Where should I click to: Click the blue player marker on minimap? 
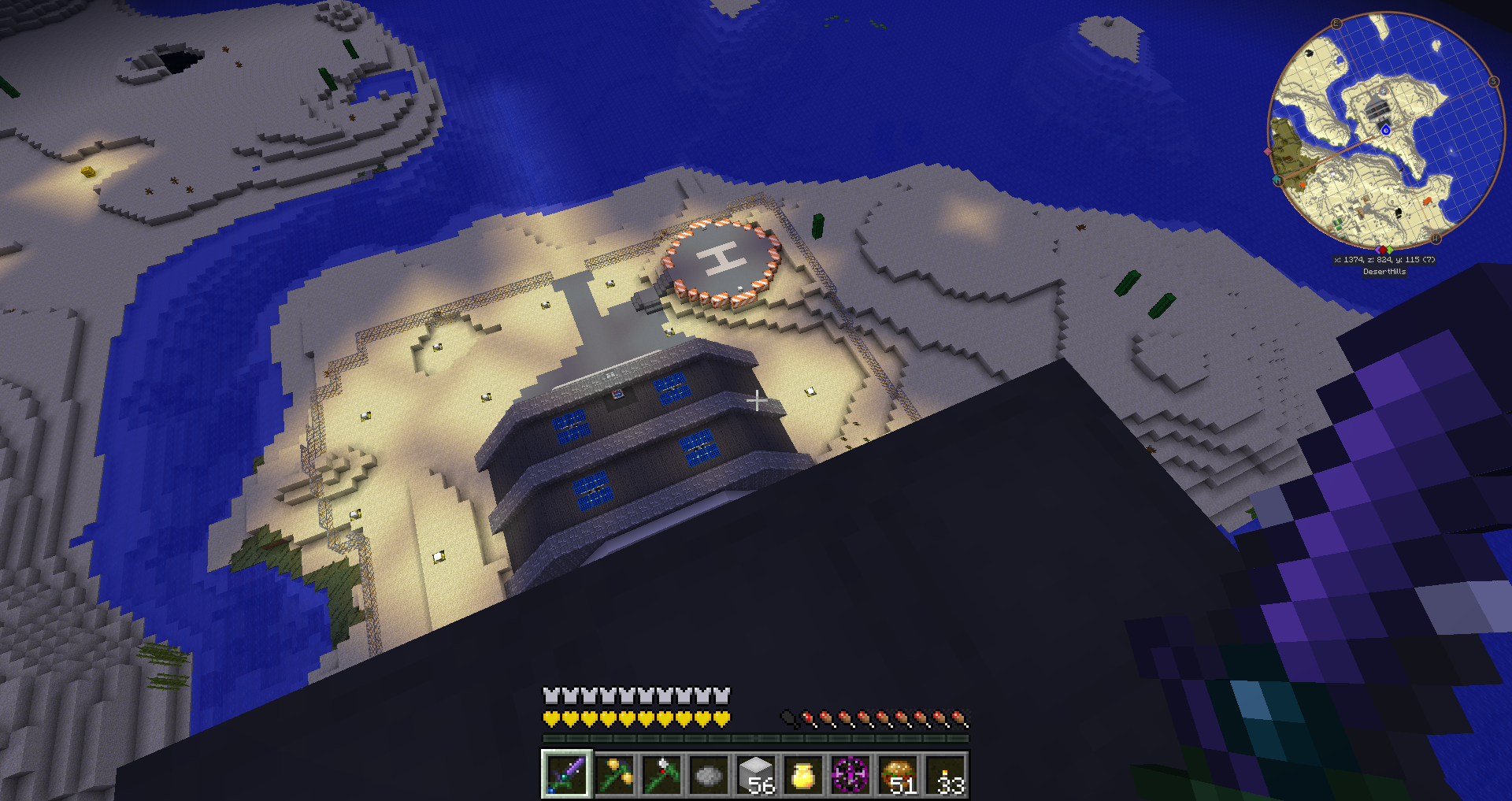1386,130
